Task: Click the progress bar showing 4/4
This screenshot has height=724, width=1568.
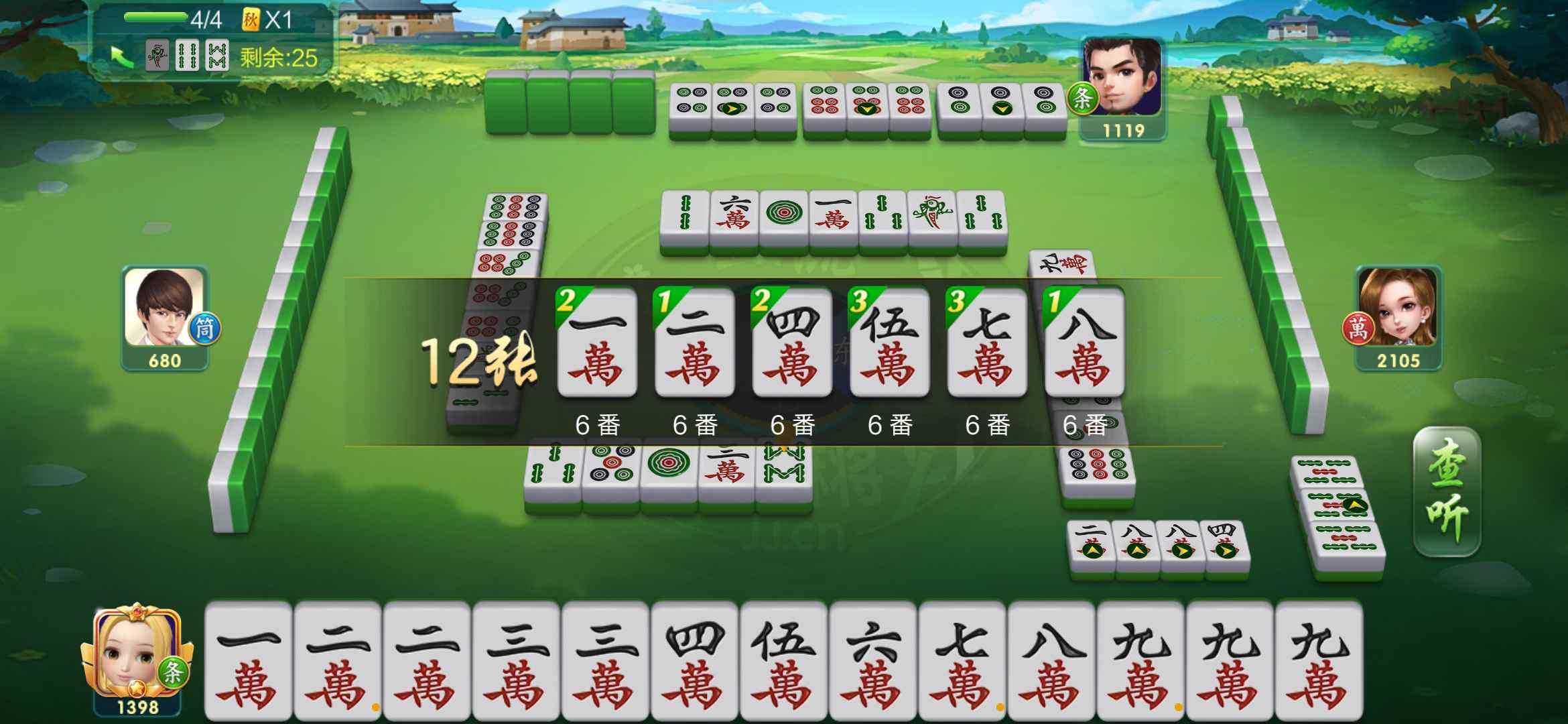Action: click(x=157, y=18)
